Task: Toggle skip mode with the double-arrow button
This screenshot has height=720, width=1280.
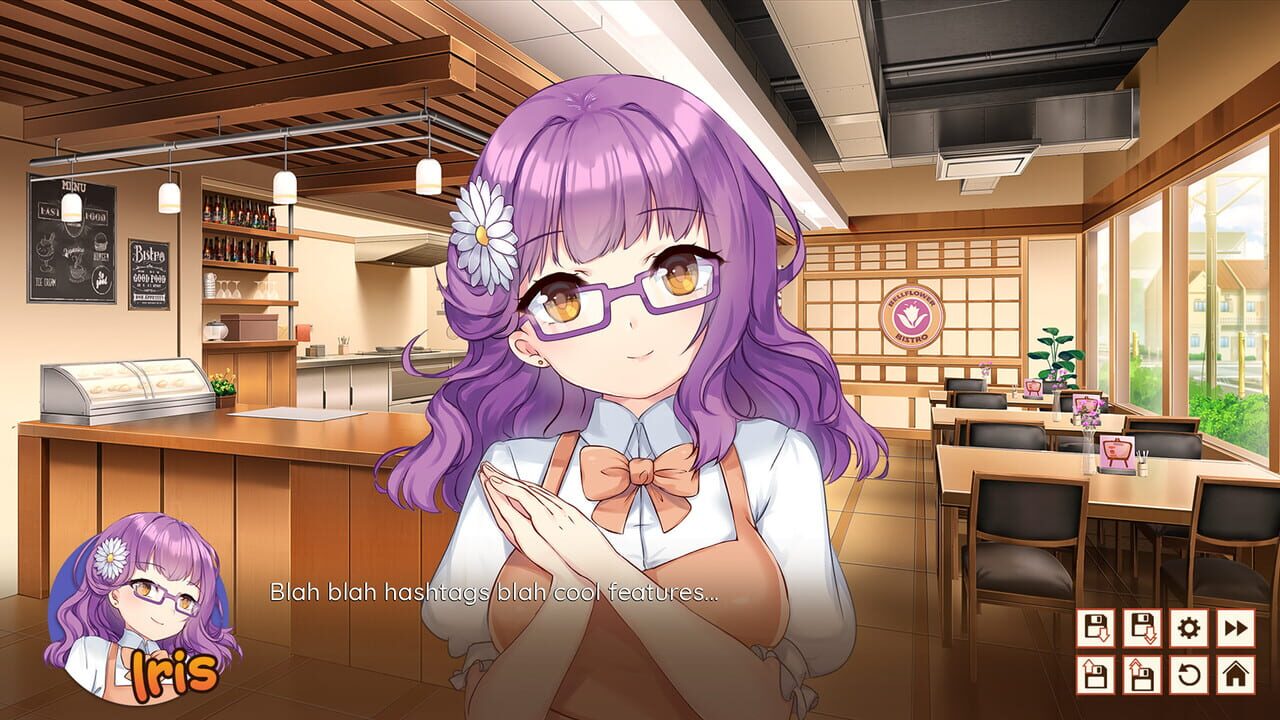Action: click(x=1236, y=628)
